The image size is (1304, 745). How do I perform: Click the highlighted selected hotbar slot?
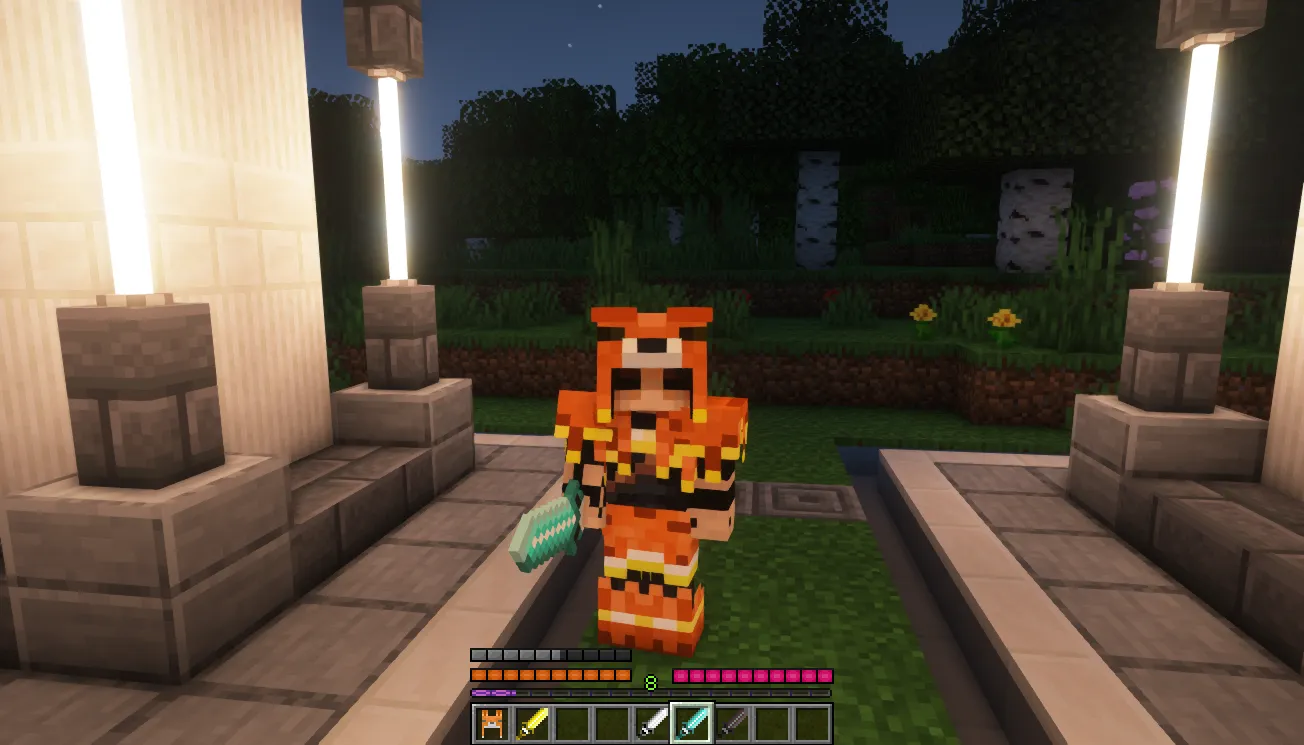[692, 722]
